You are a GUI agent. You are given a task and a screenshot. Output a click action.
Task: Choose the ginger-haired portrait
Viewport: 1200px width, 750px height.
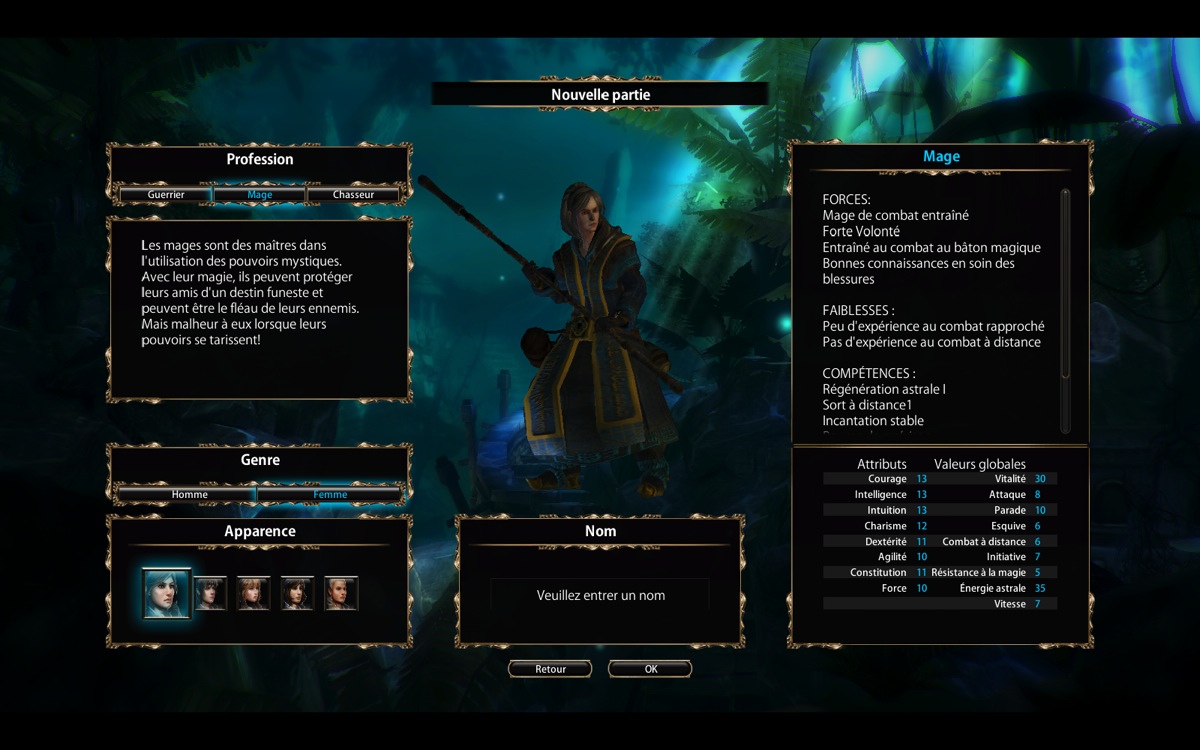point(253,594)
